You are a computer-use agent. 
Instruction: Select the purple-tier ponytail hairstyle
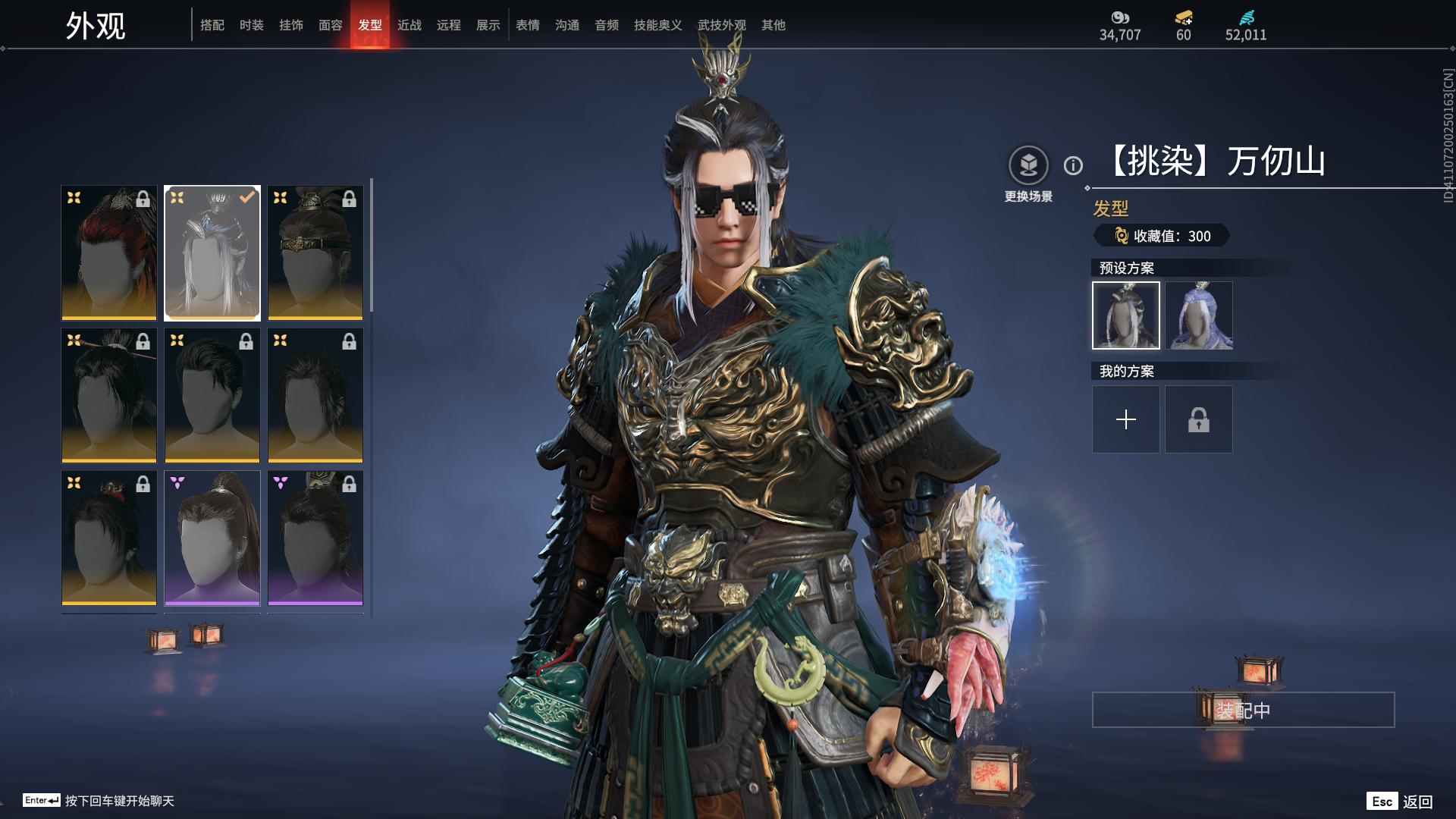point(212,538)
